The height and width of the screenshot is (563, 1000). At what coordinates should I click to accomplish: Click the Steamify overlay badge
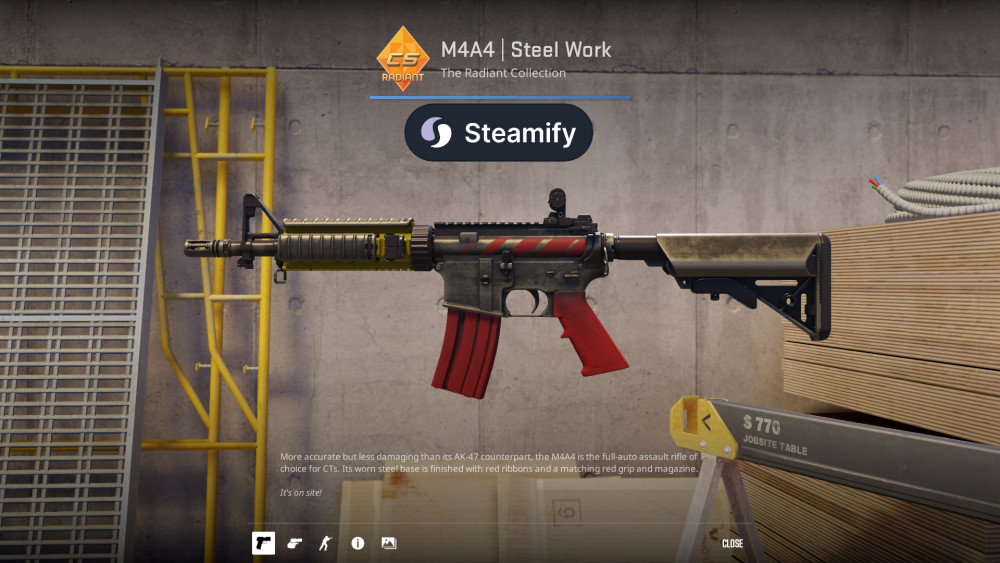point(498,133)
